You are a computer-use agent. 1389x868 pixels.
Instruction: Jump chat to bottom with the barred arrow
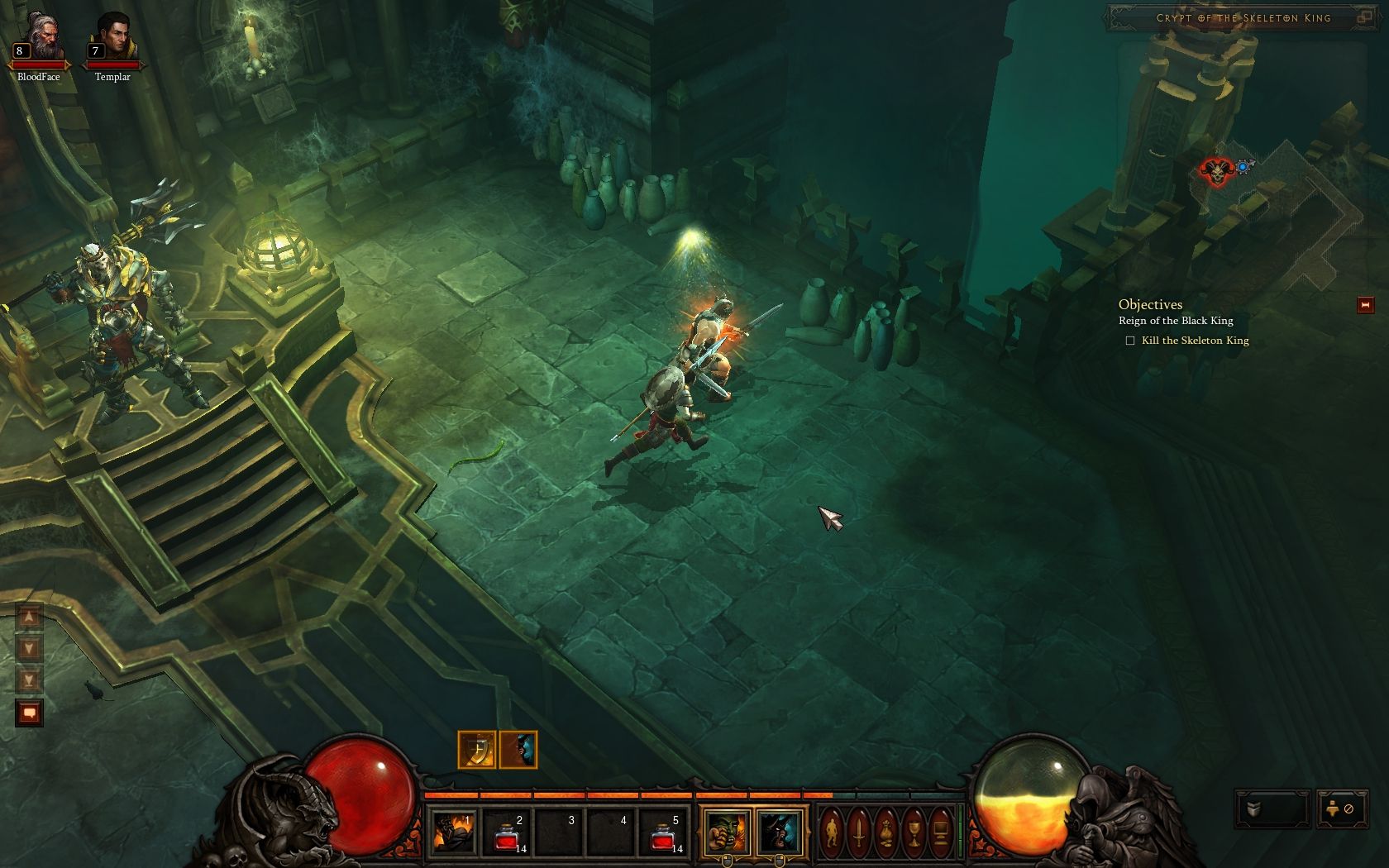click(29, 680)
